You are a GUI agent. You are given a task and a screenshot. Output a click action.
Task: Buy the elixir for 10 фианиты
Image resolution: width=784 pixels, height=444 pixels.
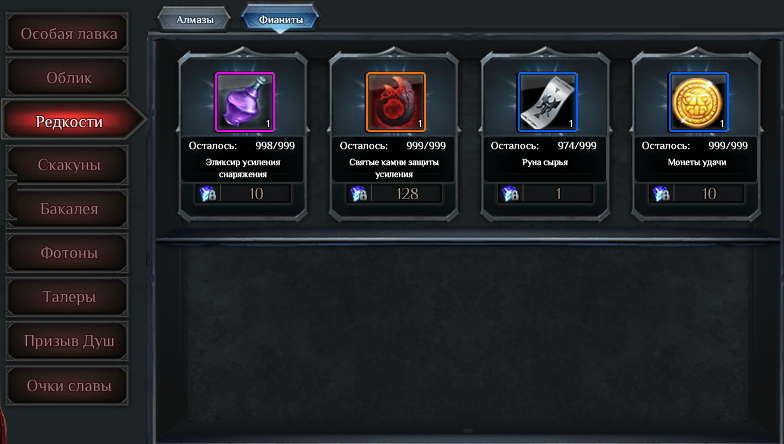click(x=245, y=194)
